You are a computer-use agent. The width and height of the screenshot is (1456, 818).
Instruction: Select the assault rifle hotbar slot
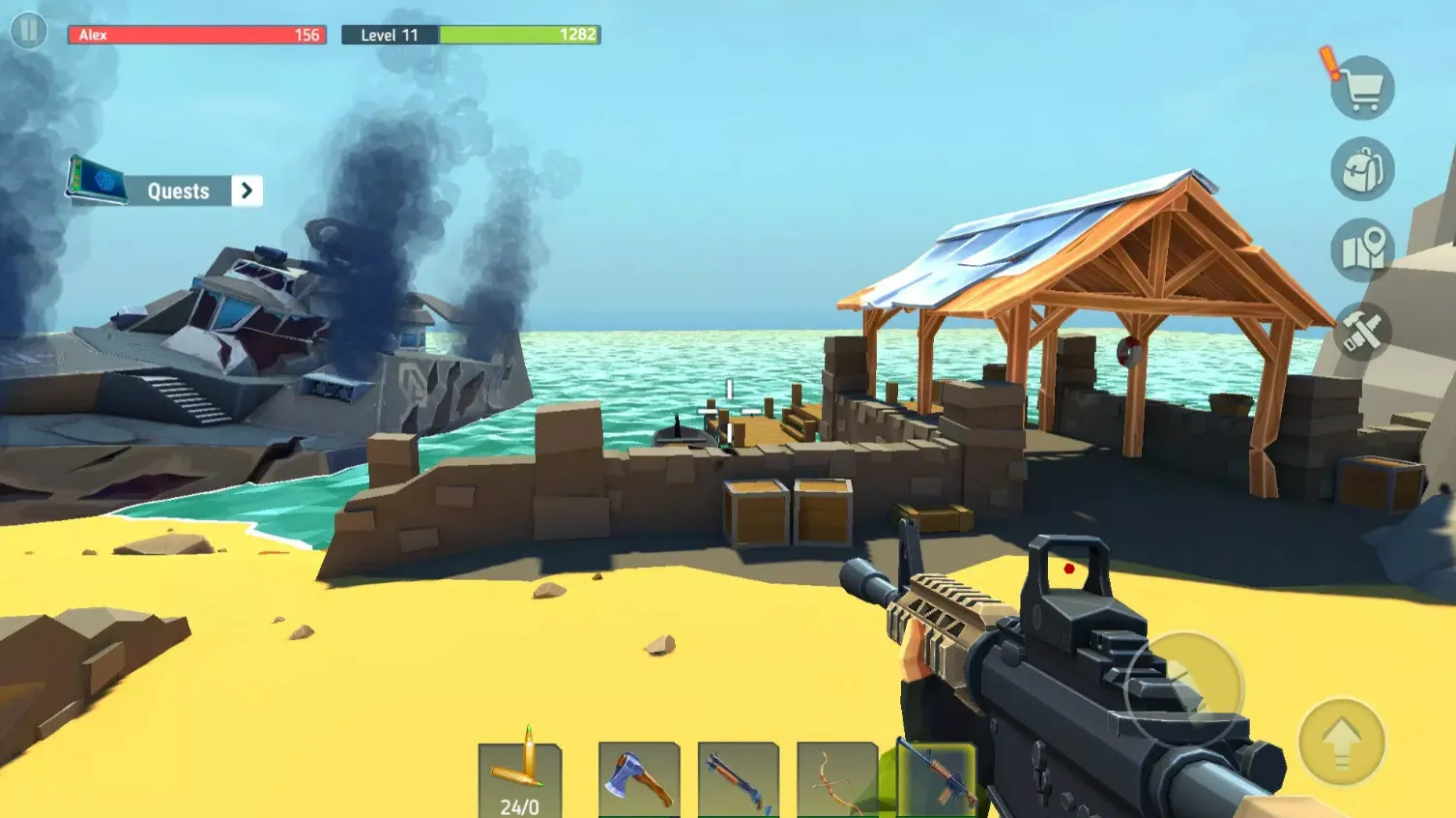(936, 779)
